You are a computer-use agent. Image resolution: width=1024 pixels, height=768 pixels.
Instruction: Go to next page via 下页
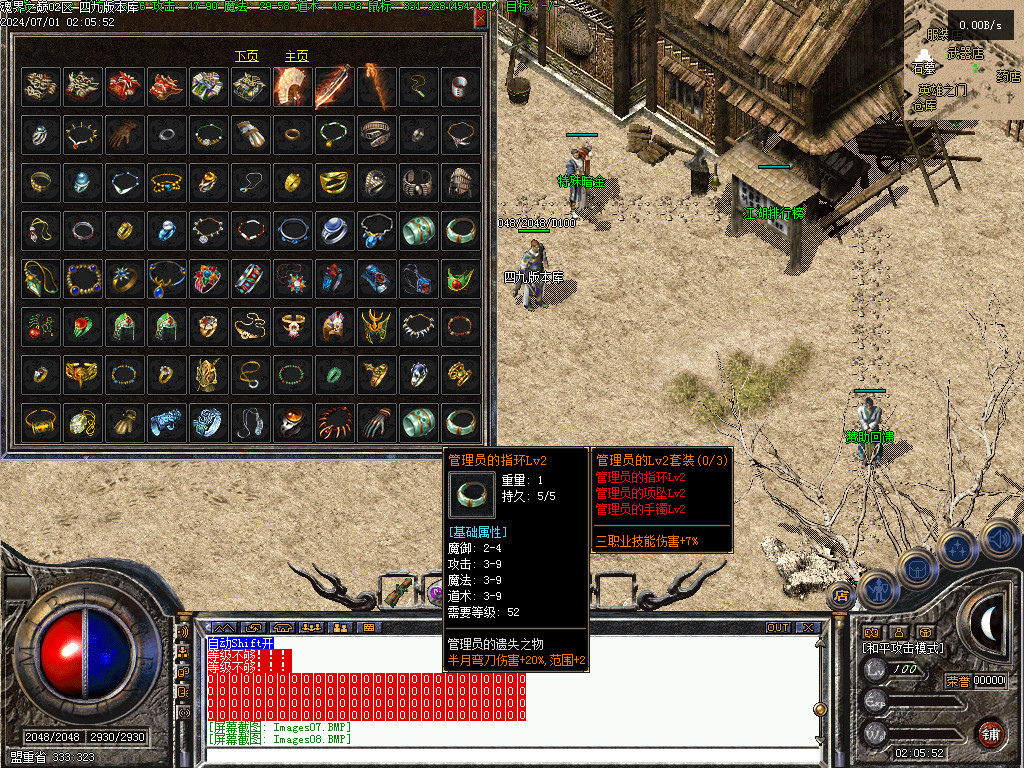[246, 57]
